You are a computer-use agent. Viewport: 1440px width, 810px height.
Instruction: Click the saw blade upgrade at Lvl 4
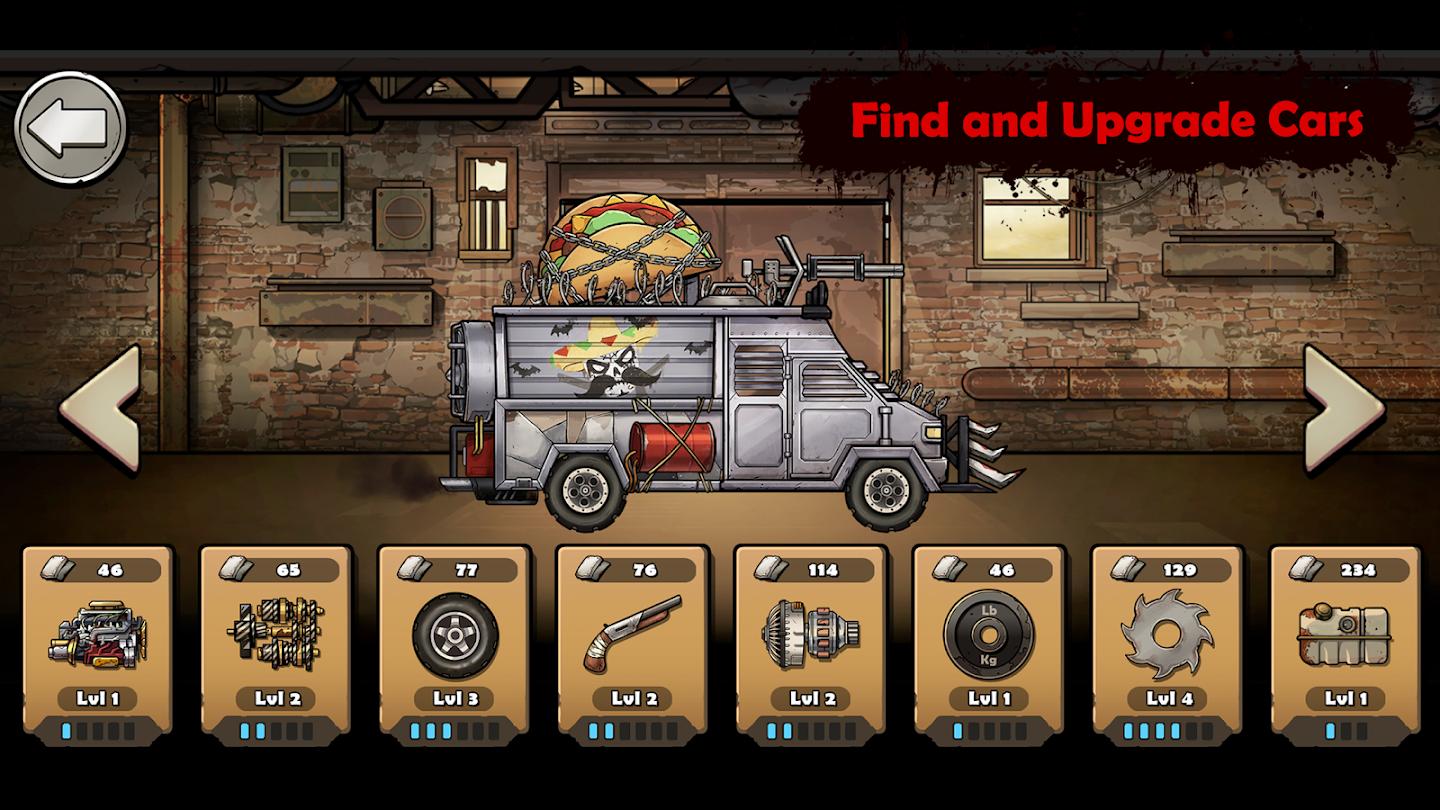pos(1167,640)
